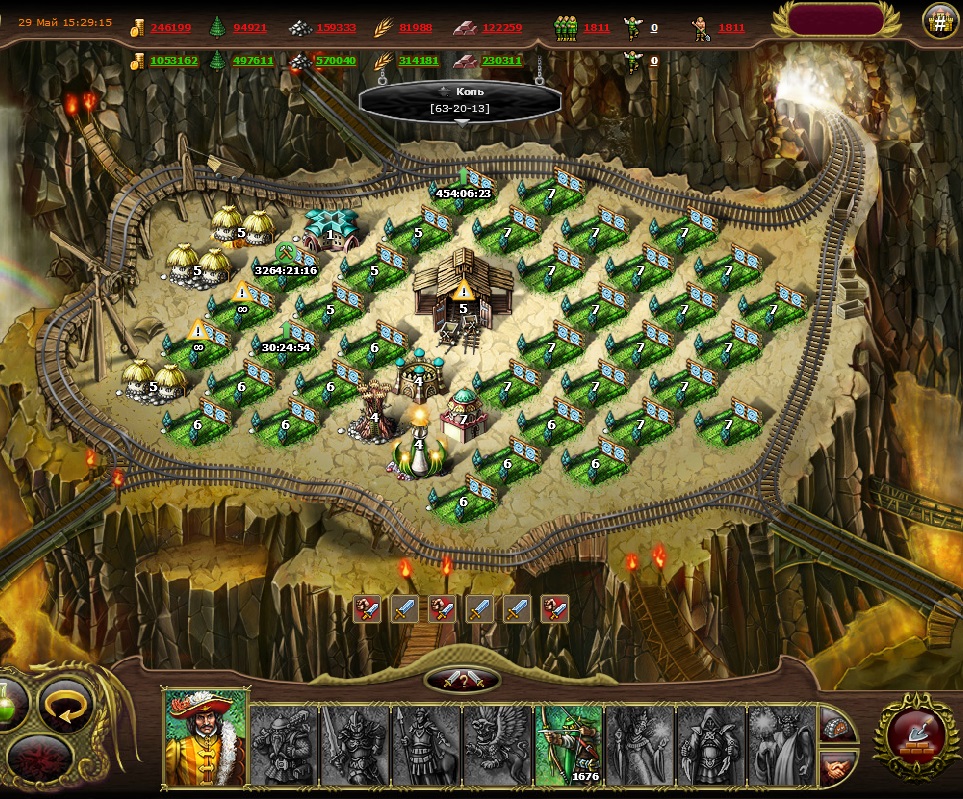This screenshot has height=799, width=963.
Task: Click the red grain amount 81988
Action: [x=416, y=28]
